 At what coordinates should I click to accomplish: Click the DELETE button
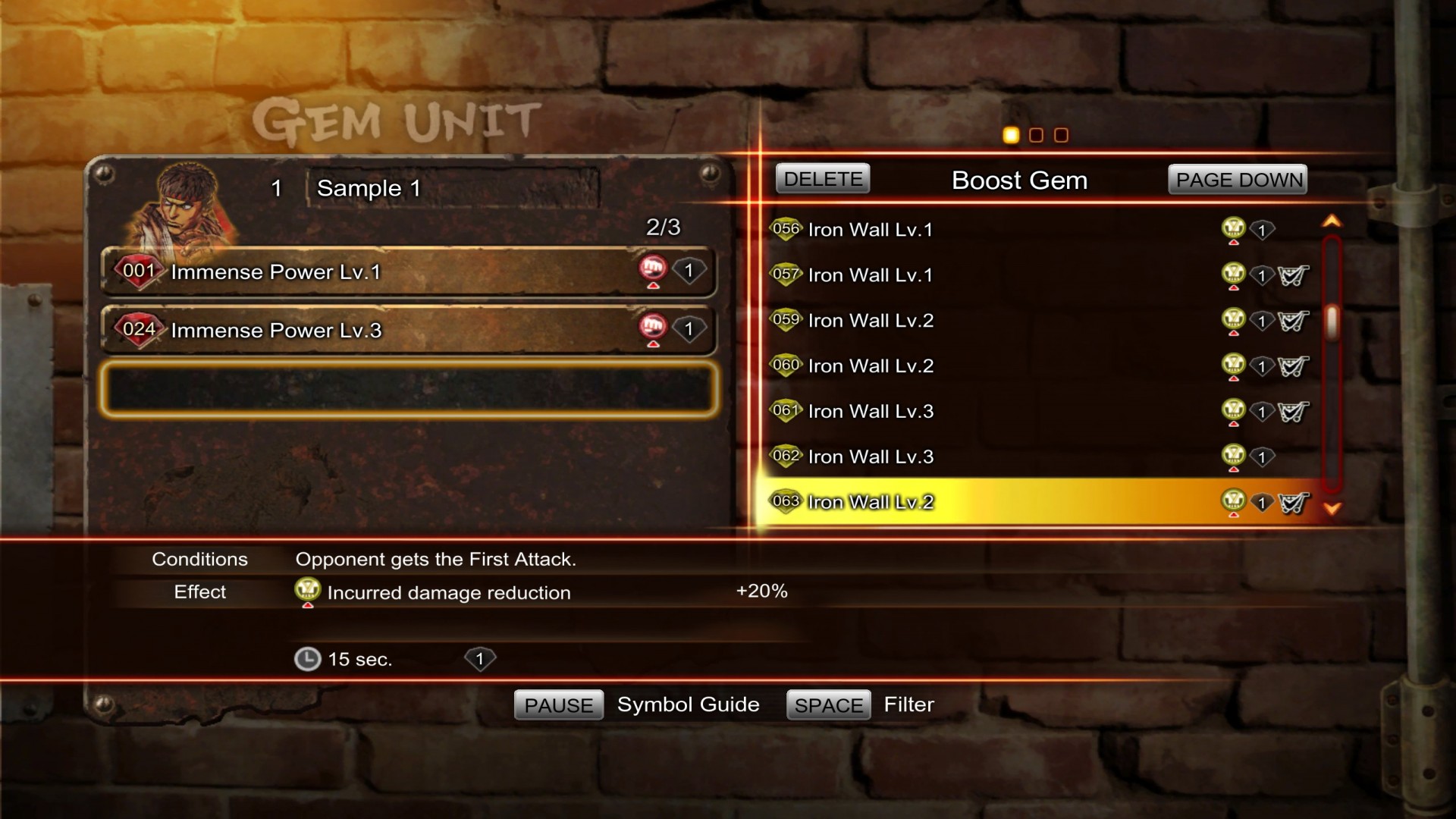point(822,179)
